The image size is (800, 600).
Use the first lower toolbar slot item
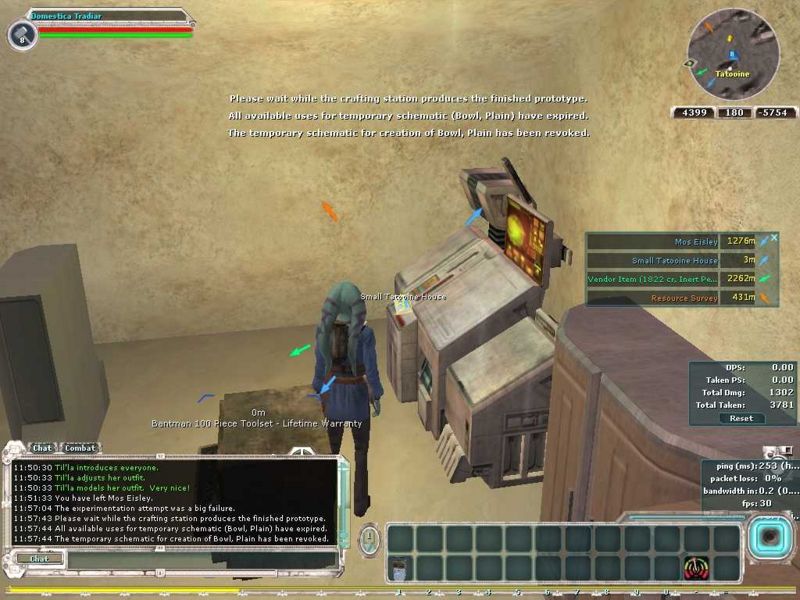pos(401,568)
